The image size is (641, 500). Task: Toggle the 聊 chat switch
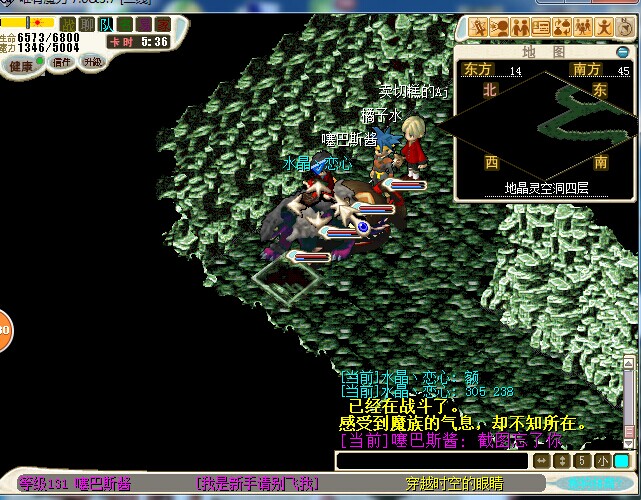click(87, 24)
